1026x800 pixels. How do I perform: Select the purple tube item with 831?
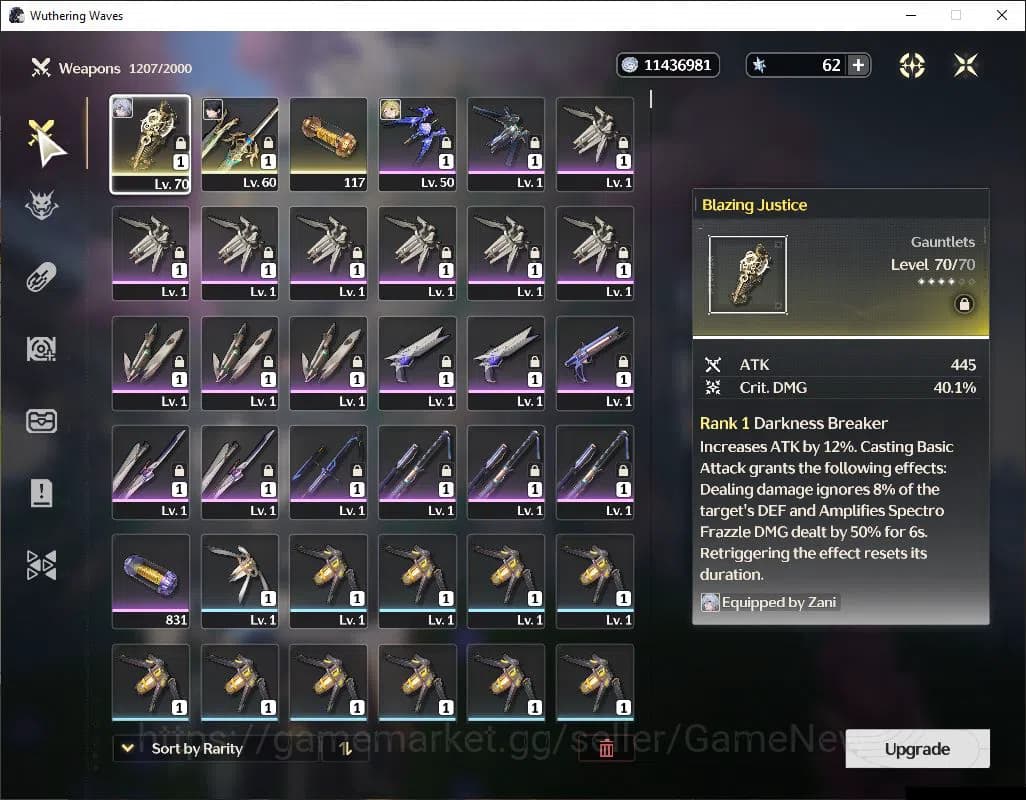(x=150, y=581)
